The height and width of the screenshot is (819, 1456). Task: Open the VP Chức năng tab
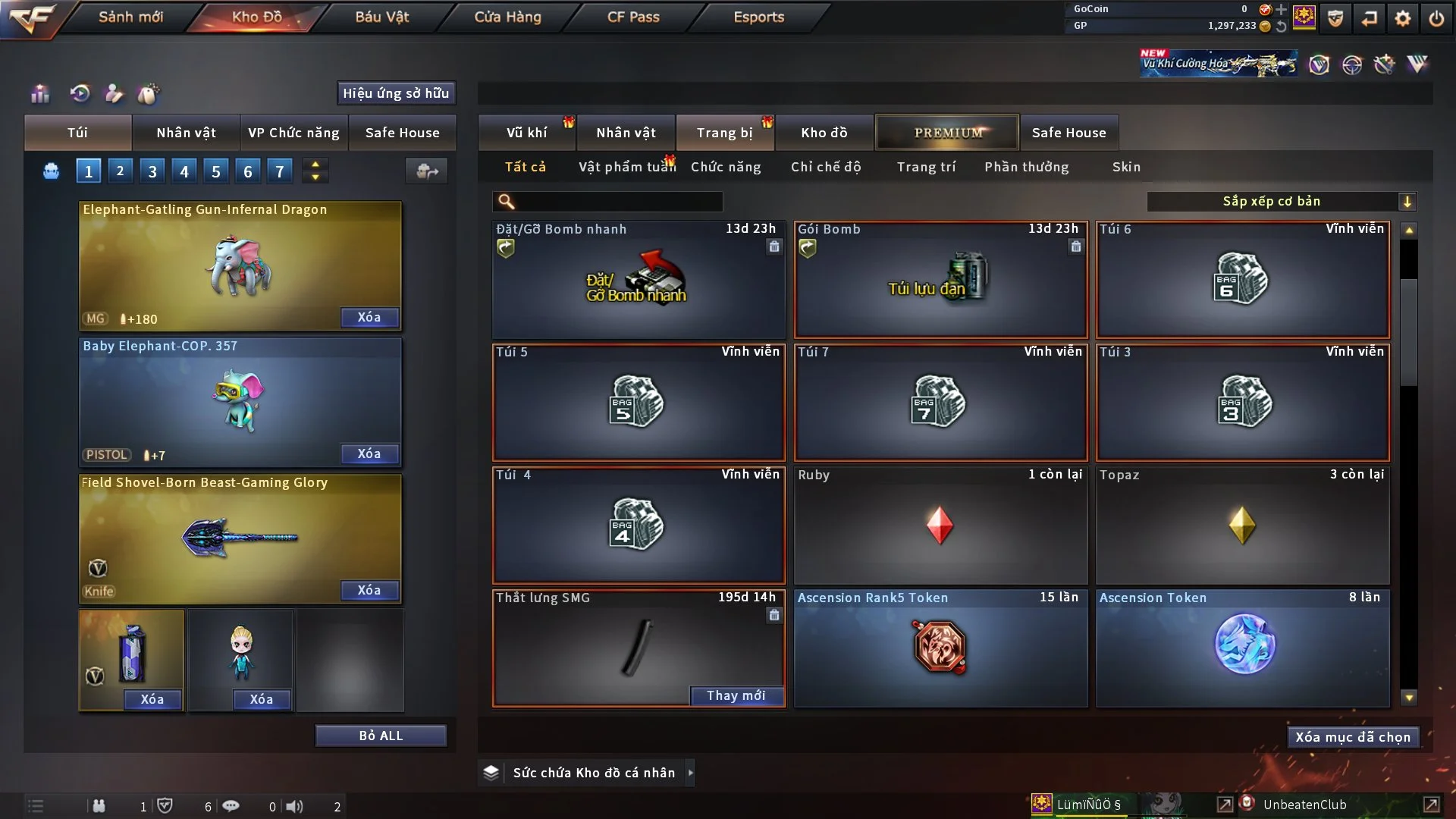293,133
